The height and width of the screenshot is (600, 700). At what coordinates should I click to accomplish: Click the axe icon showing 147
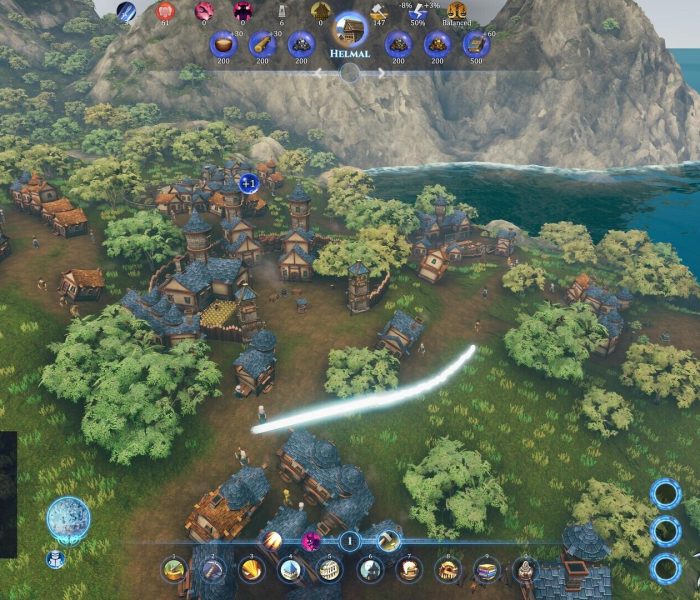click(378, 12)
